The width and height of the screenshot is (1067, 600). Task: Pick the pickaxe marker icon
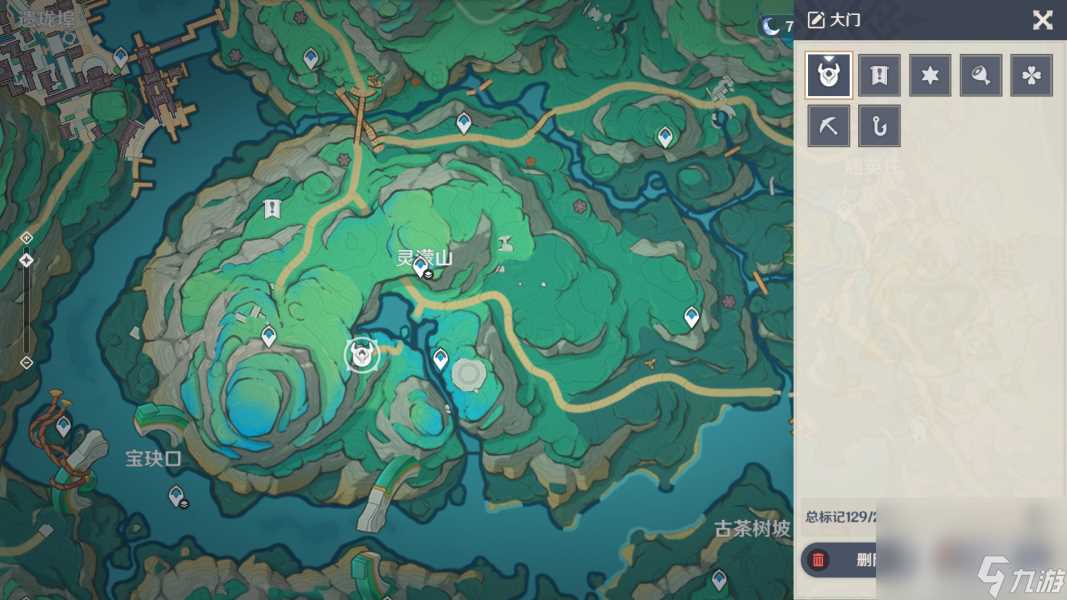point(829,126)
